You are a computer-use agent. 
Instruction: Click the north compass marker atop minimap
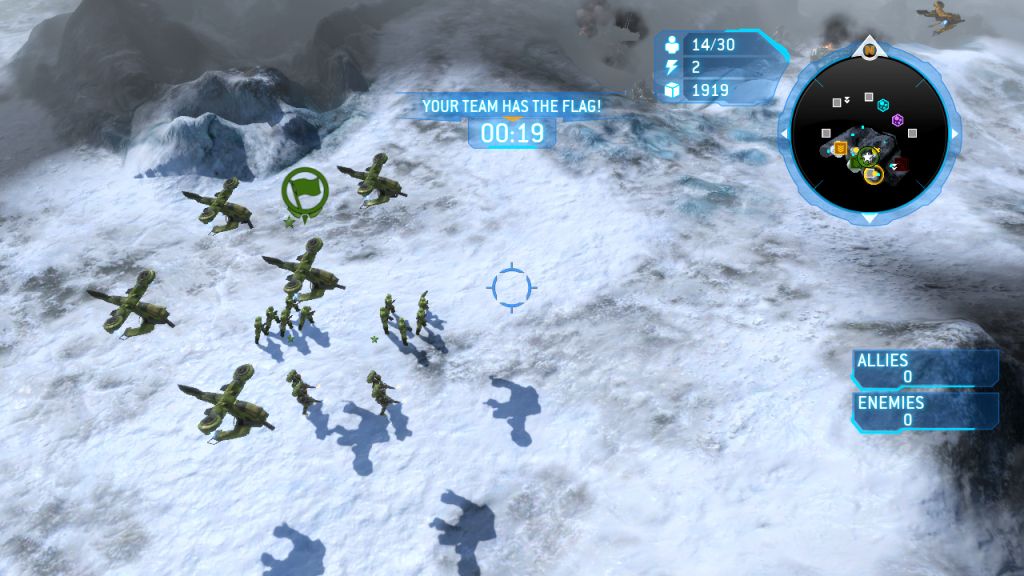click(869, 48)
